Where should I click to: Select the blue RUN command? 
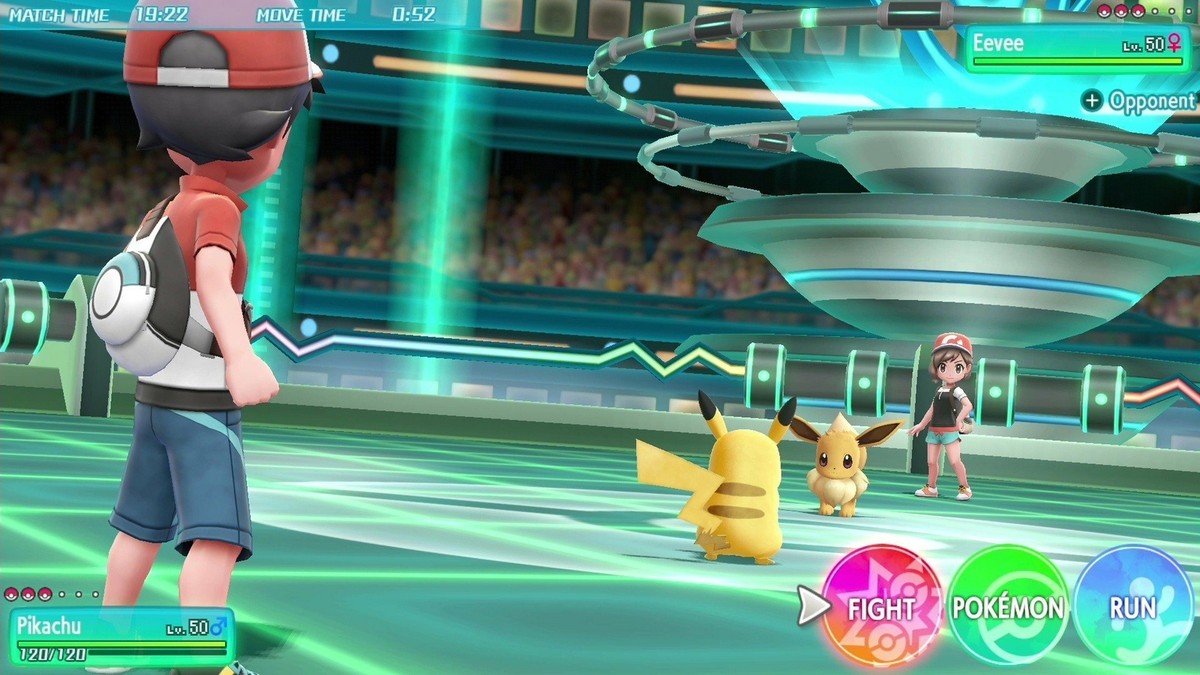point(1133,607)
